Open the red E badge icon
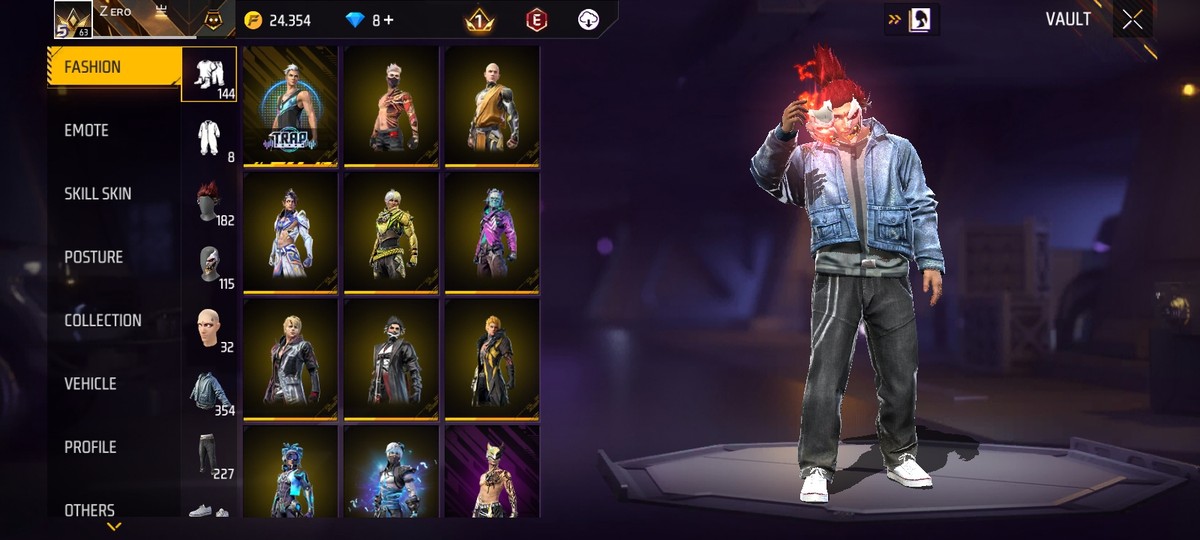1200x540 pixels. coord(536,20)
